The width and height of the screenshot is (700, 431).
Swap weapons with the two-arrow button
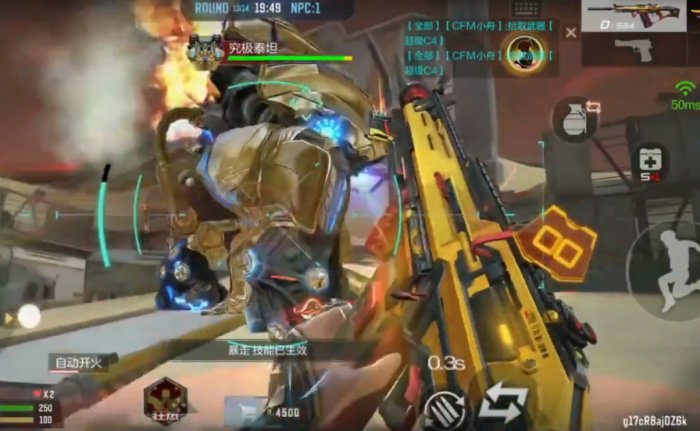point(503,406)
